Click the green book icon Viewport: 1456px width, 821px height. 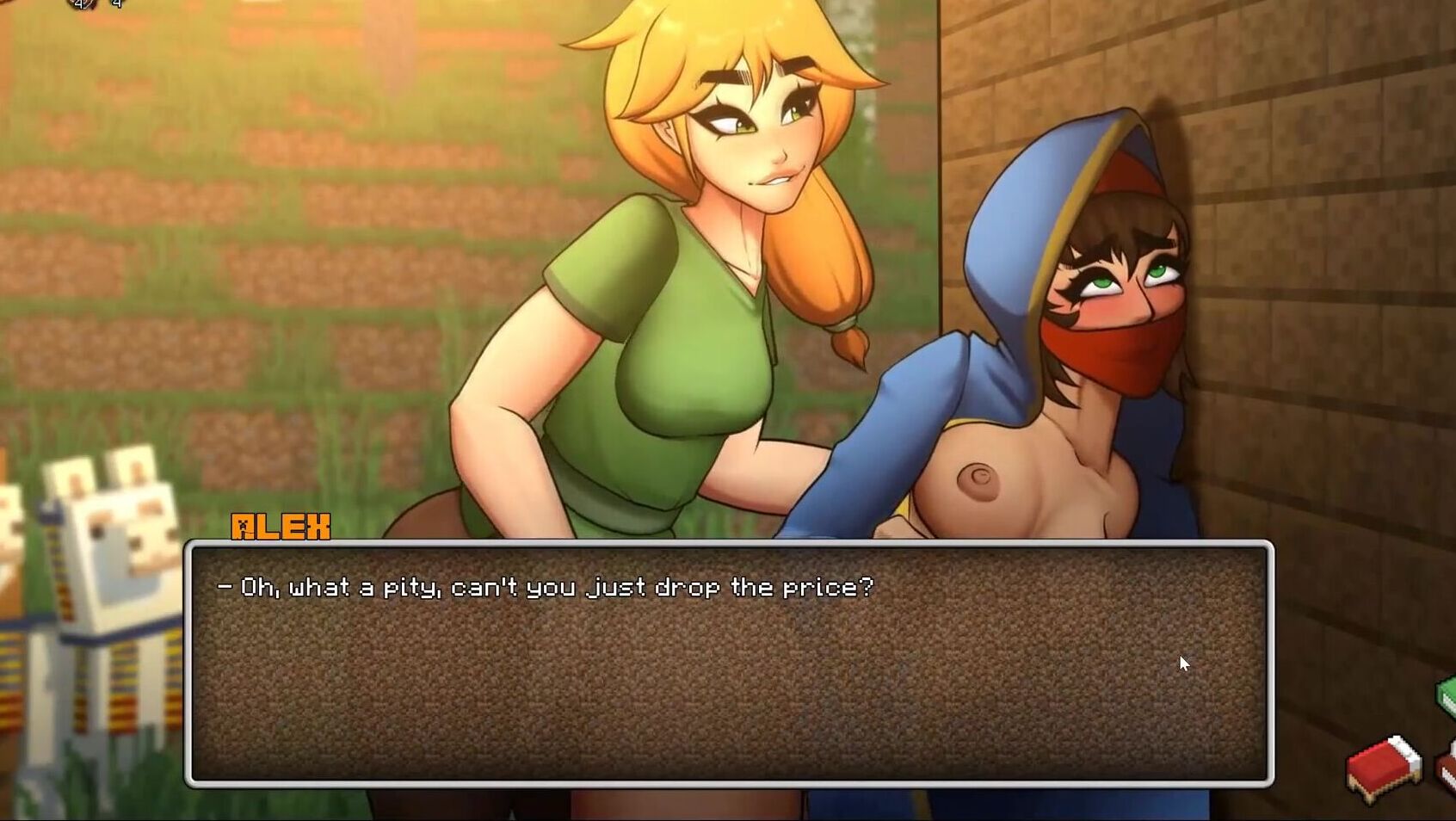[x=1447, y=695]
